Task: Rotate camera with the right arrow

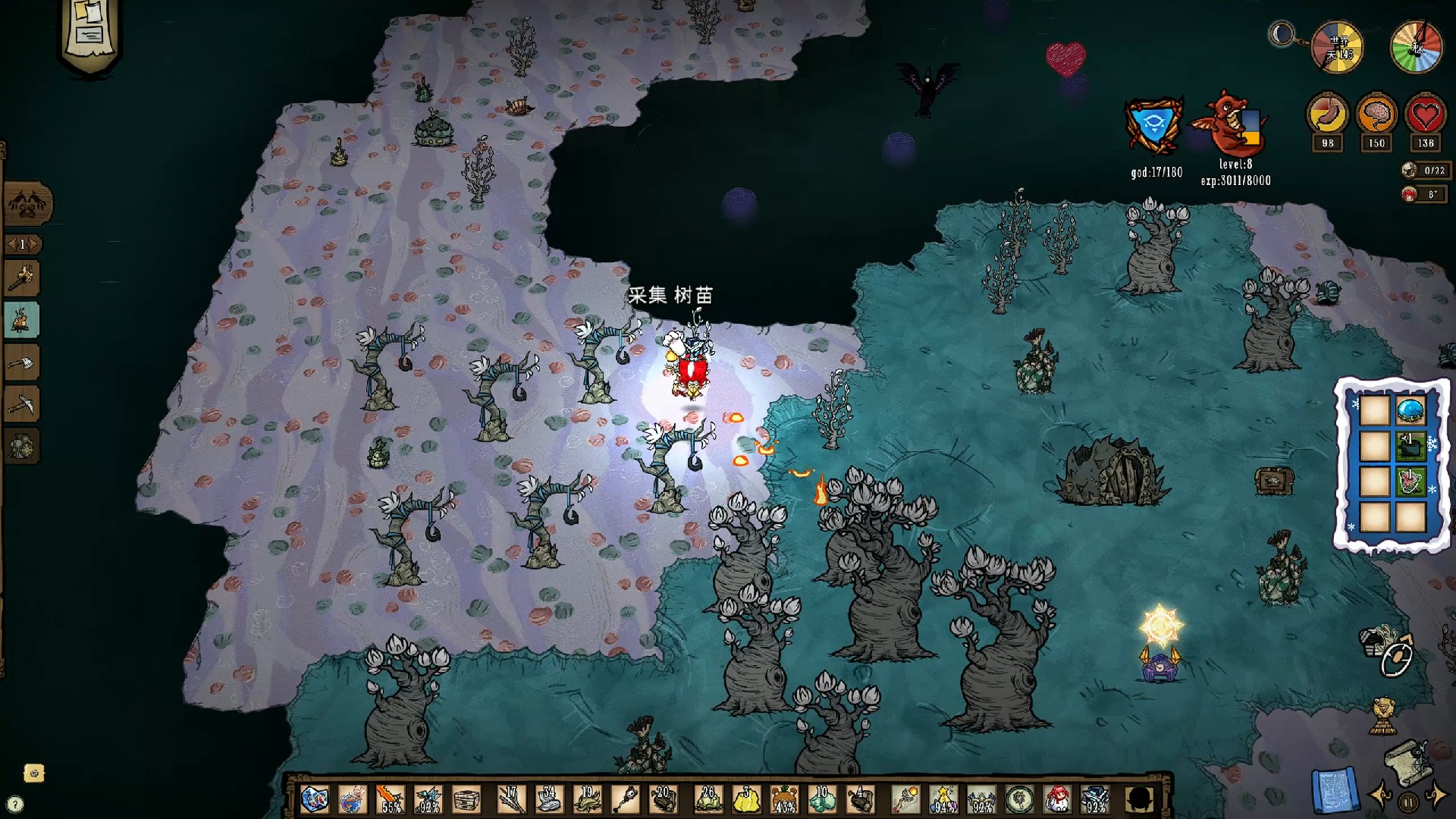Action: pyautogui.click(x=1436, y=796)
